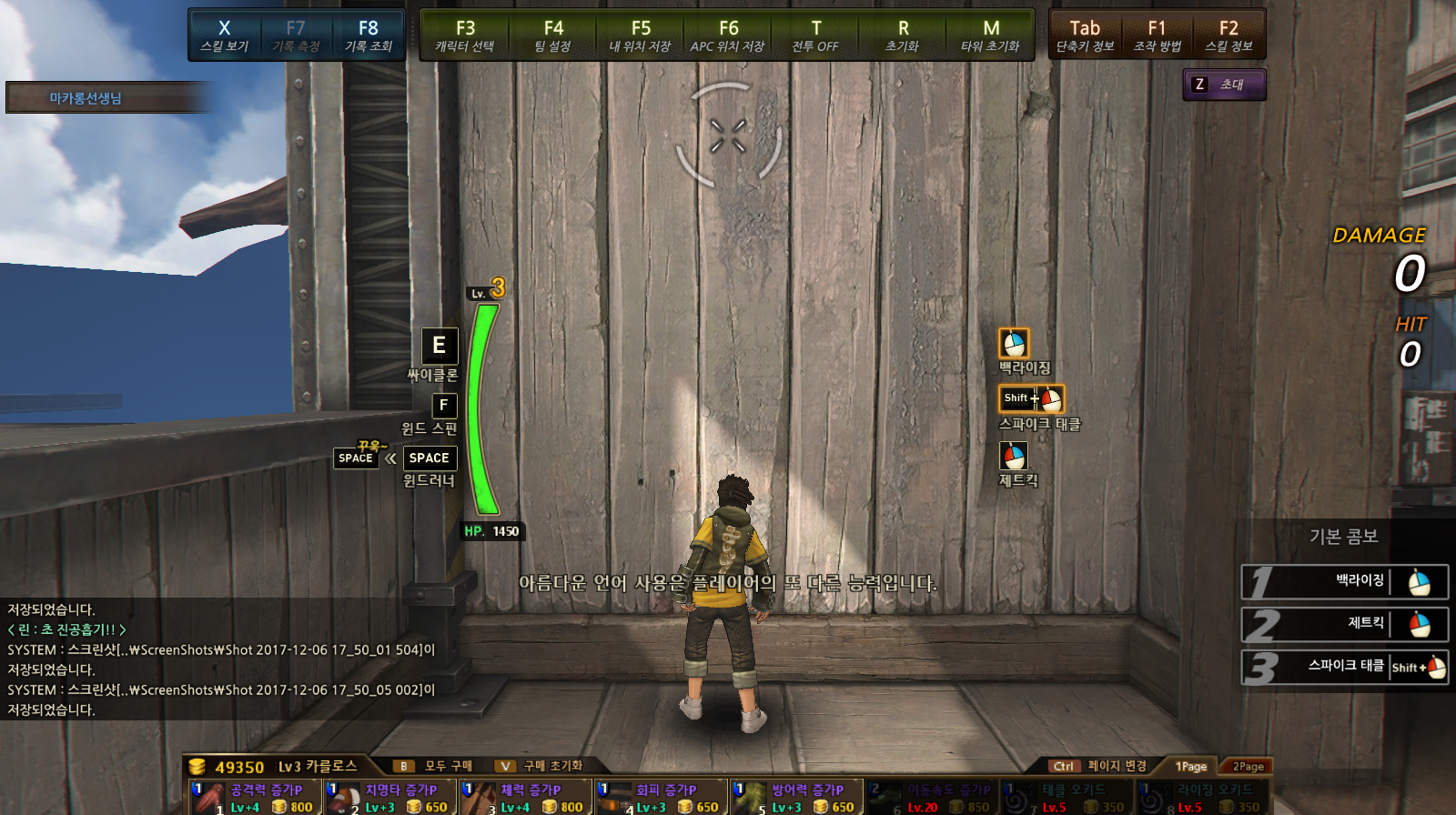Toggle the 전투 OFF combat button
Screen dimensions: 1456x815
pyautogui.click(x=815, y=35)
